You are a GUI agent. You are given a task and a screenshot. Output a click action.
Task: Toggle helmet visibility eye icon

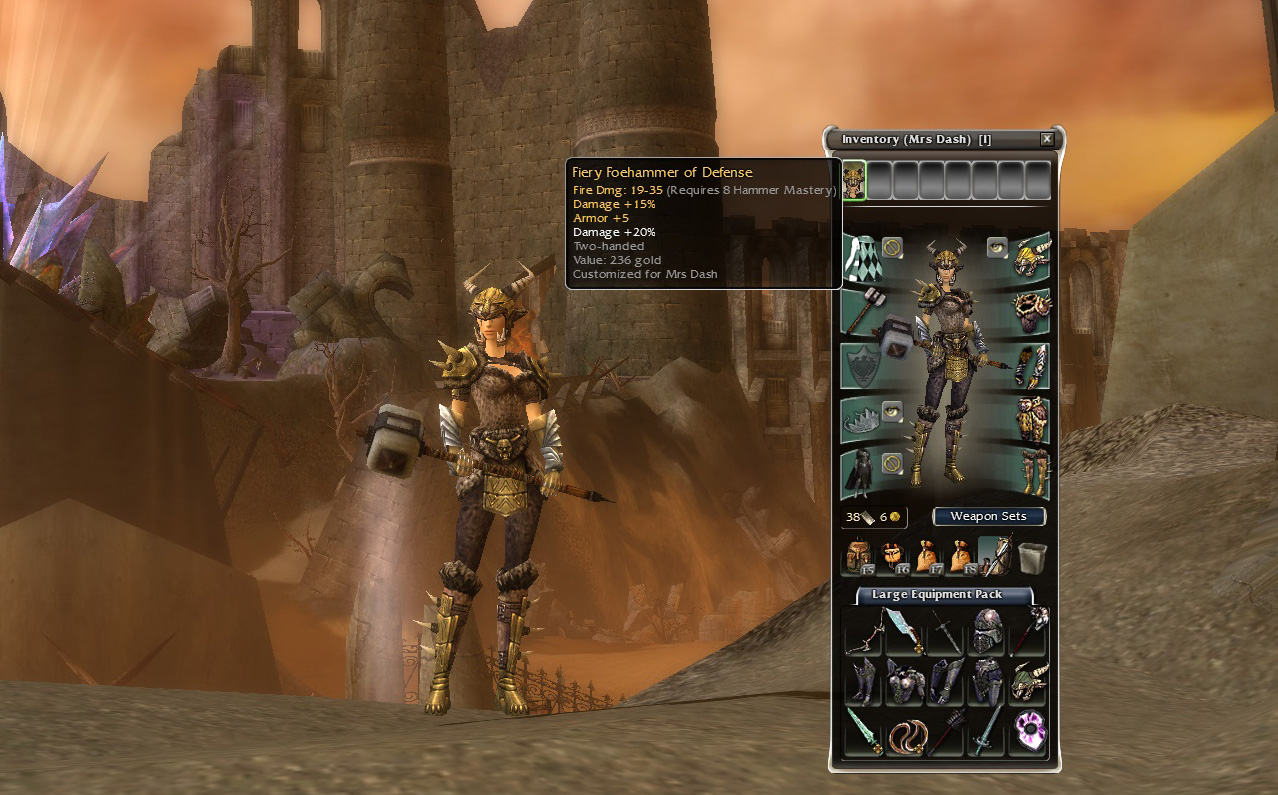coord(996,246)
